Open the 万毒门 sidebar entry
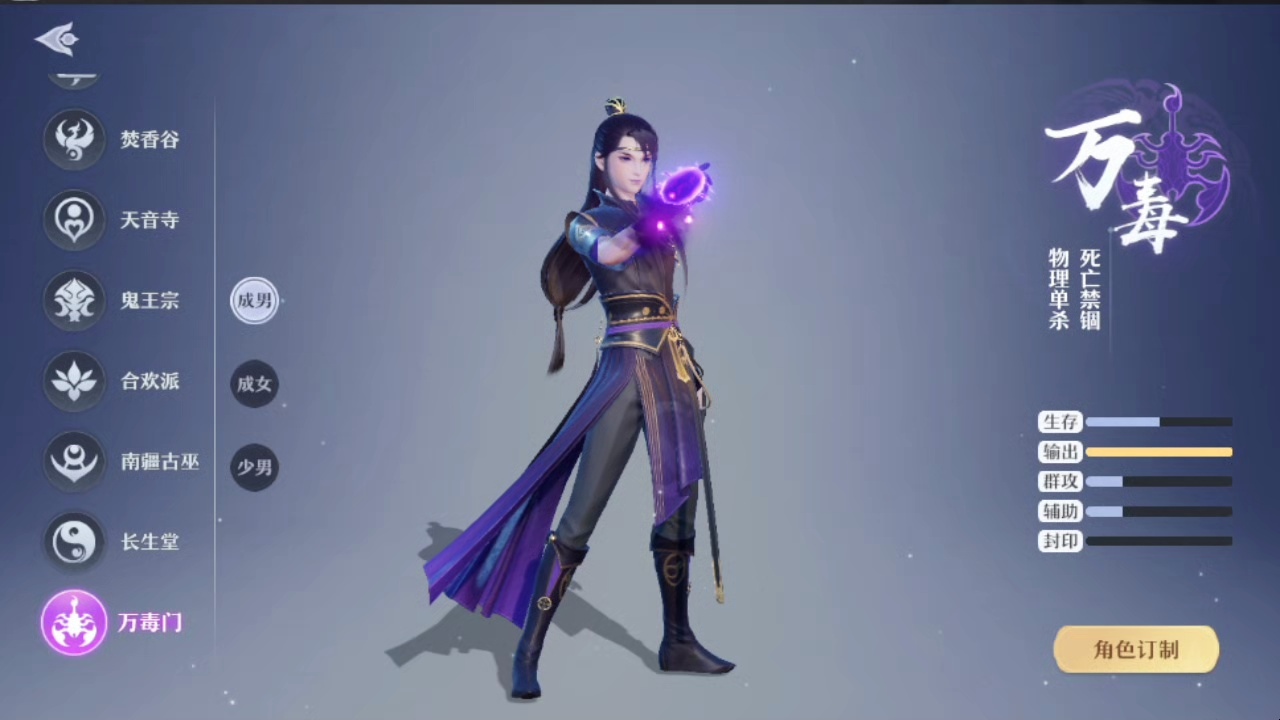 151,621
